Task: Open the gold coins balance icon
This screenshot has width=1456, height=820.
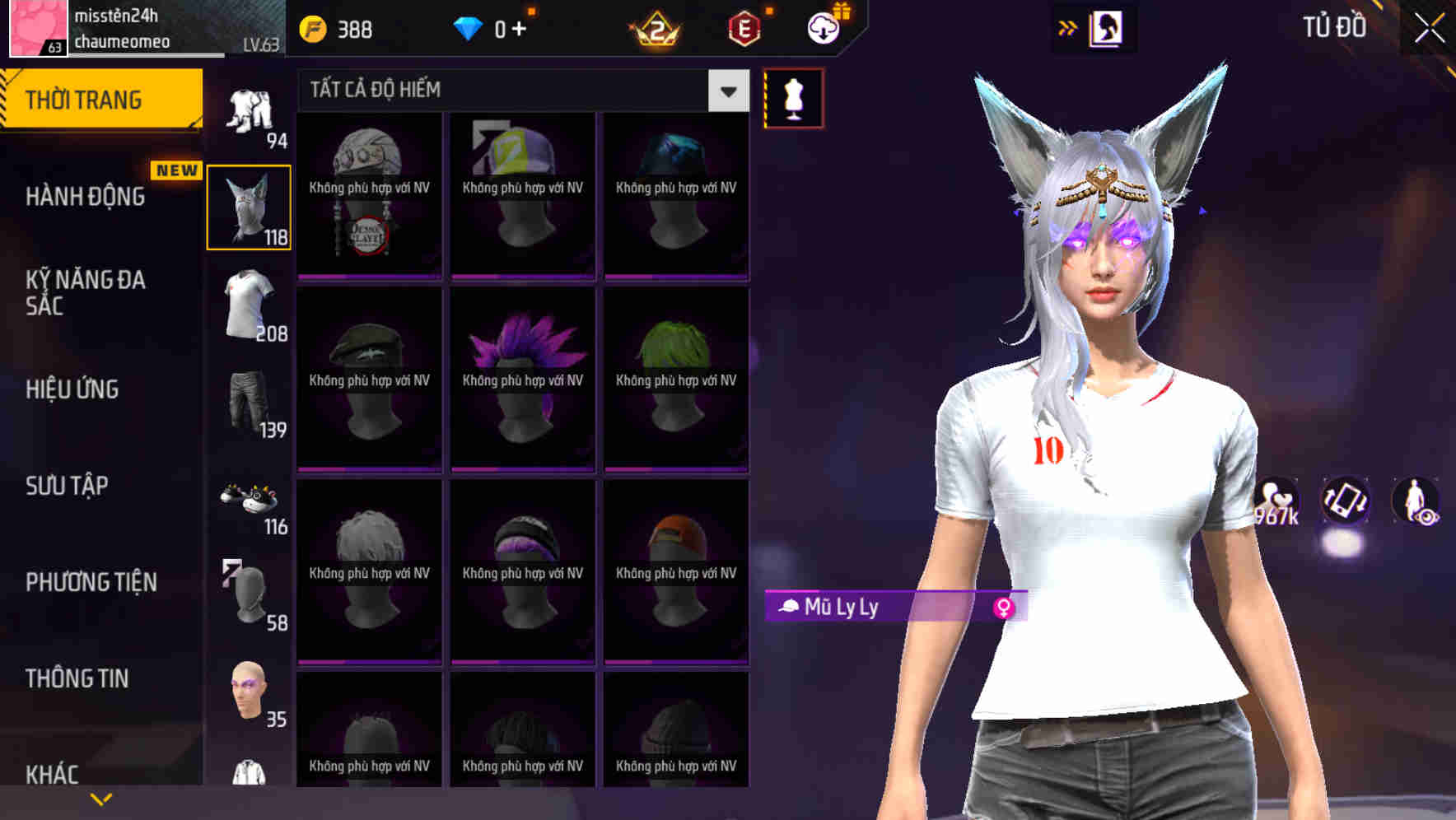Action: coord(311,28)
